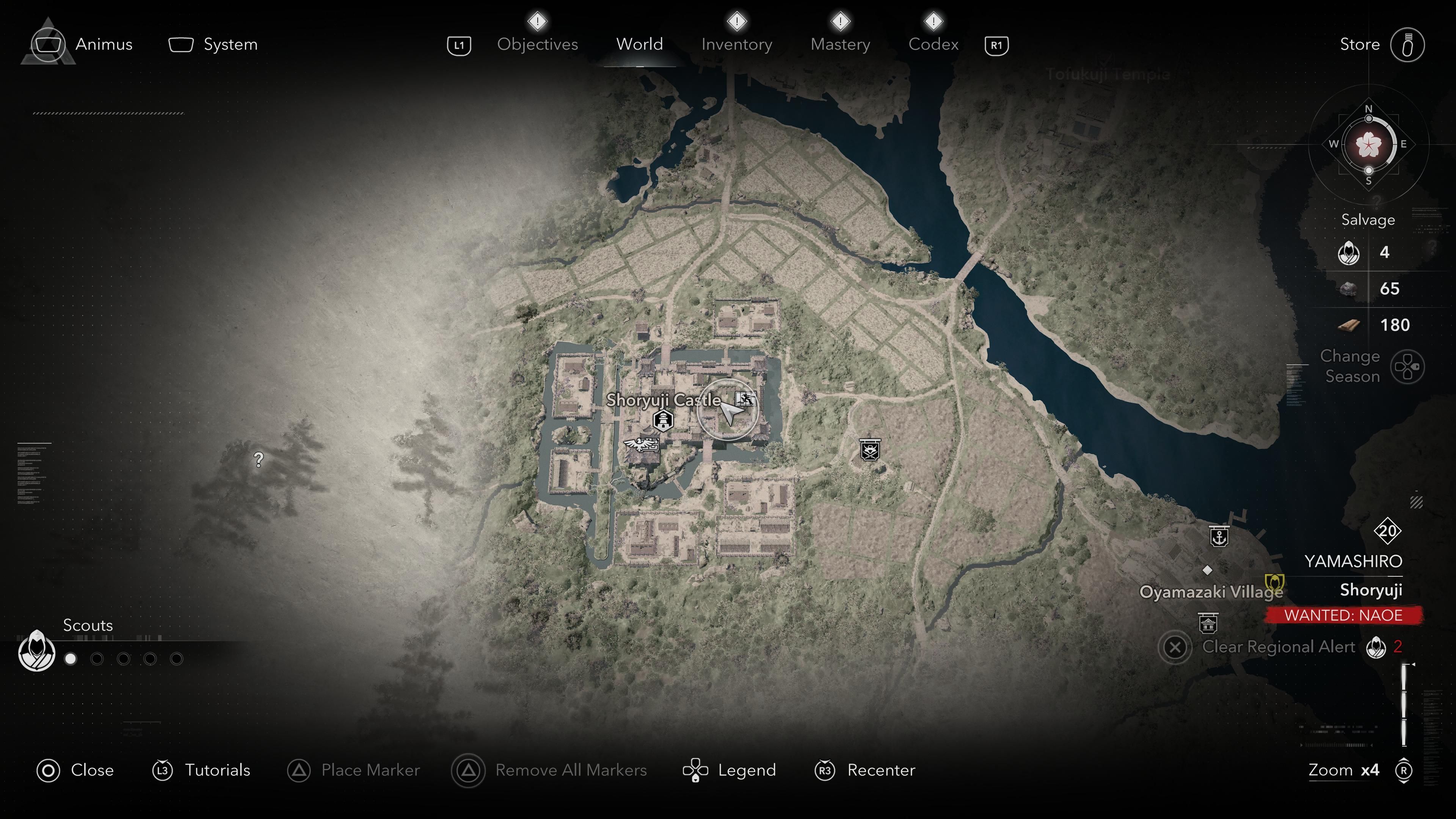
Task: Open the Codex tab
Action: [933, 44]
